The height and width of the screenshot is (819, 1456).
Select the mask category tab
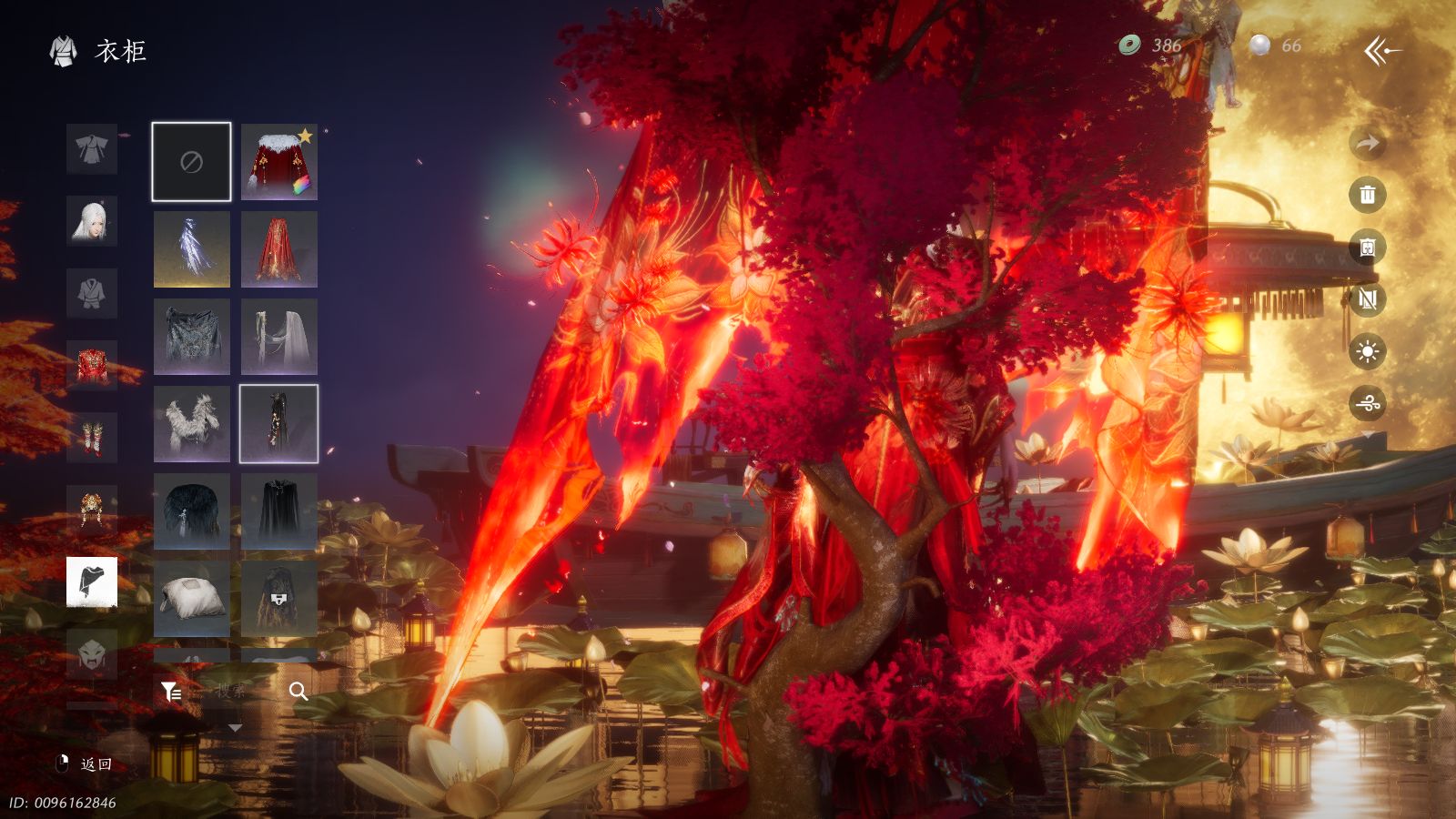point(92,654)
